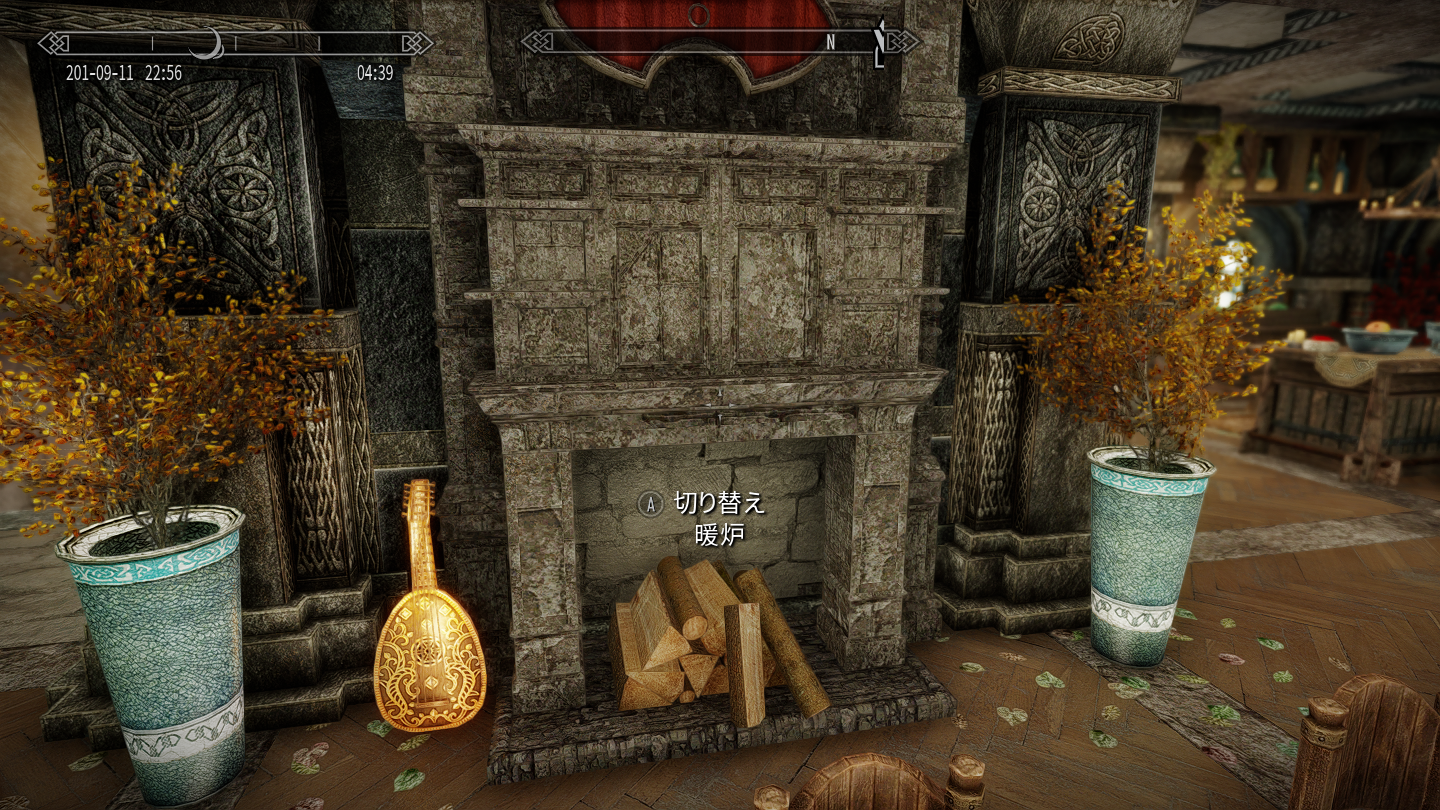The height and width of the screenshot is (810, 1440).
Task: Select the crescent moon icon on the time widget
Action: (x=207, y=44)
